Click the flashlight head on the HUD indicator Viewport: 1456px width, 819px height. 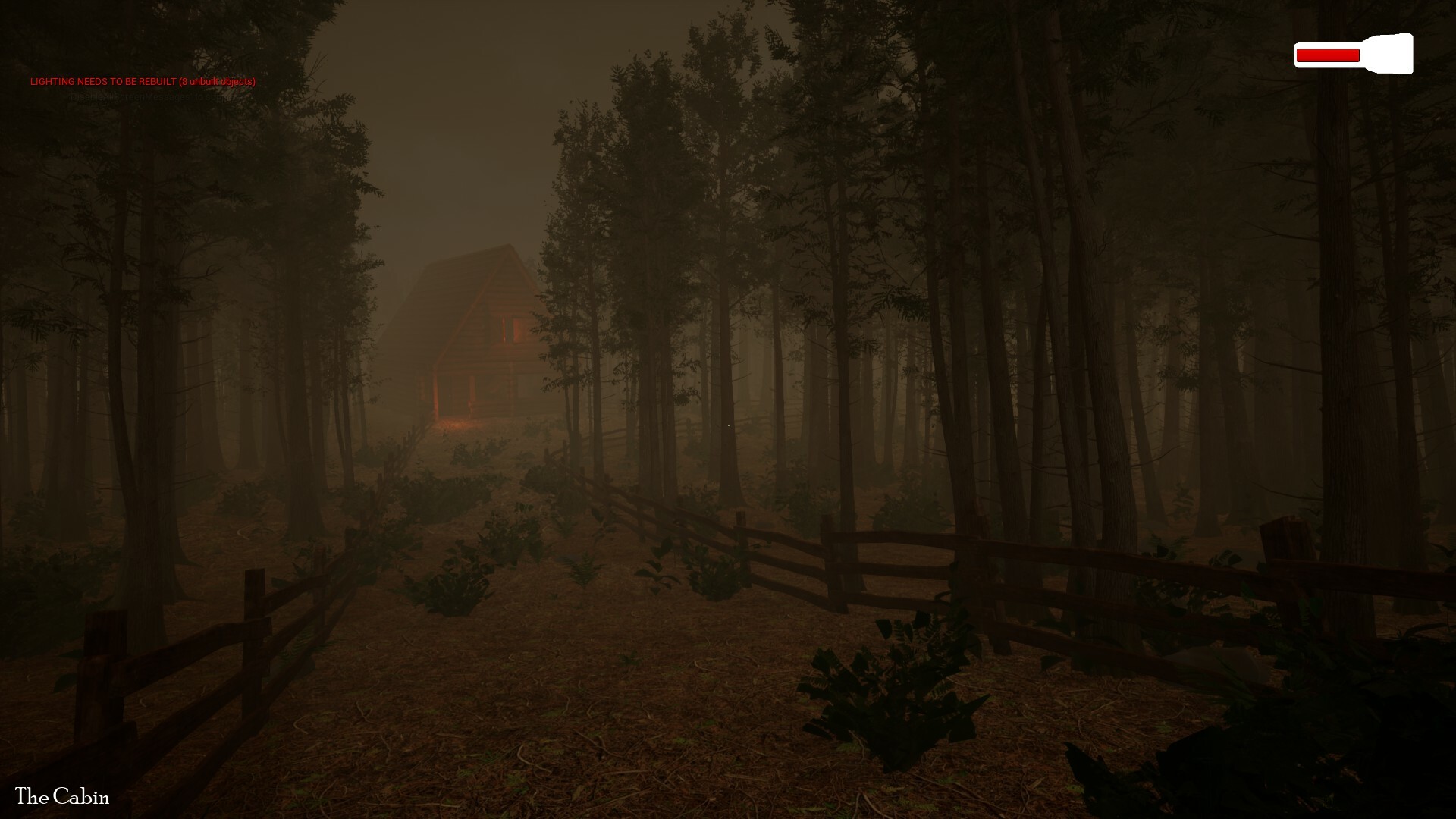coord(1392,53)
